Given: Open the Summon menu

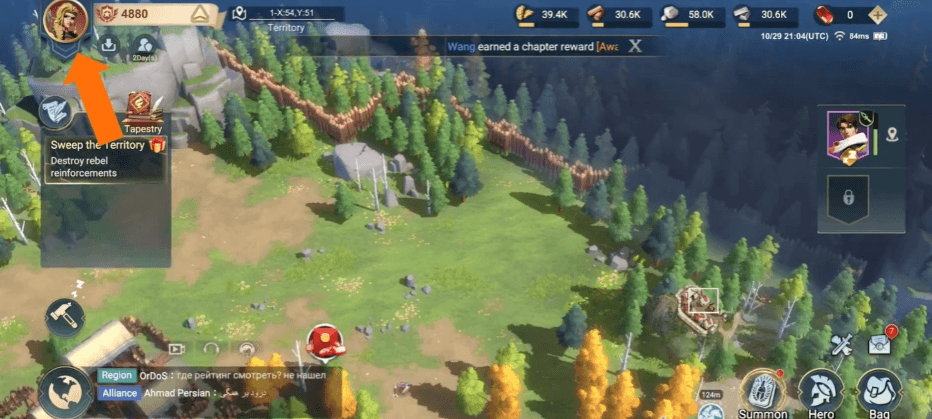Looking at the screenshot, I should click(763, 391).
